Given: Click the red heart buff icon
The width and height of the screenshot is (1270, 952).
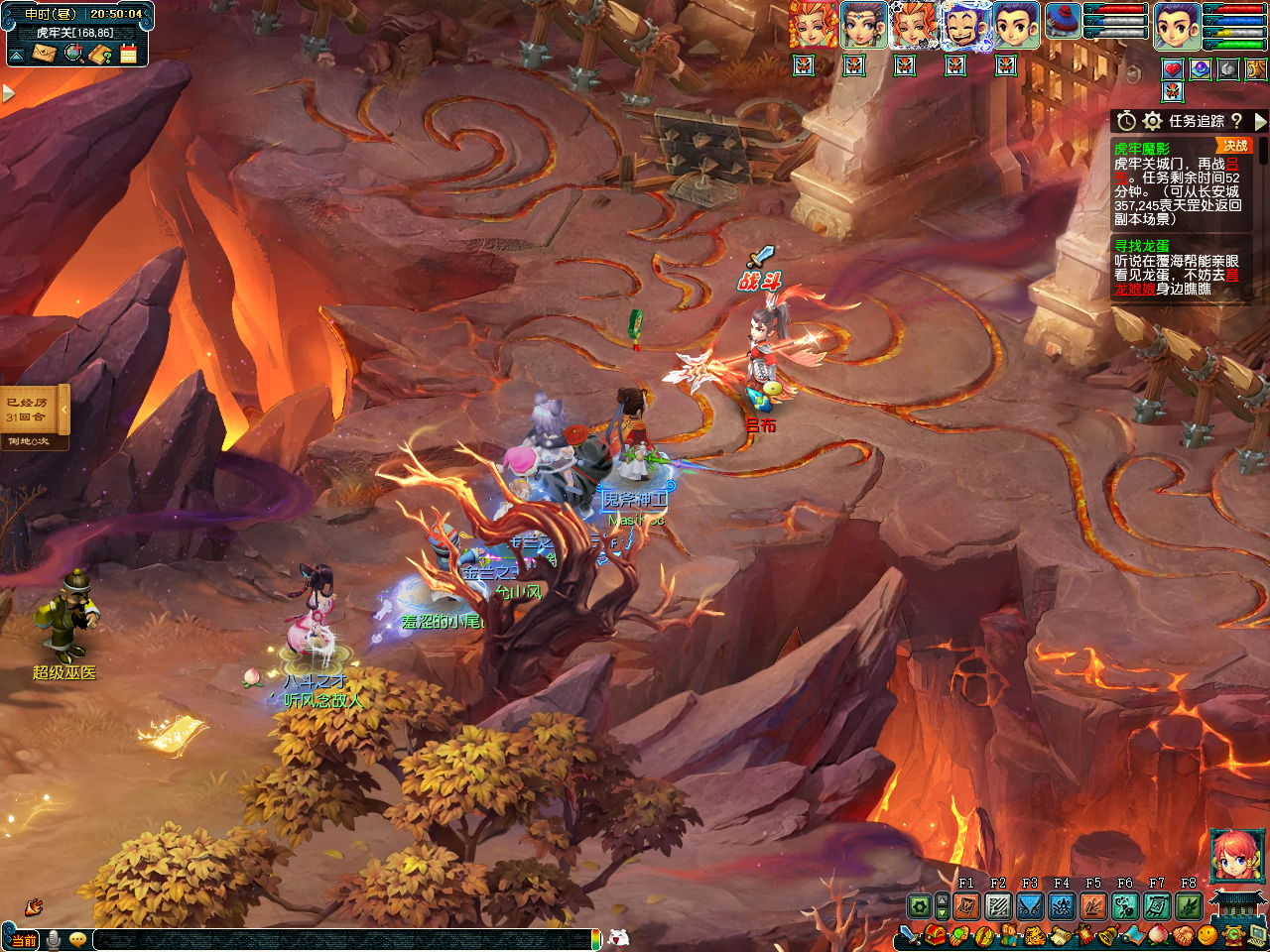Looking at the screenshot, I should coord(1173,68).
